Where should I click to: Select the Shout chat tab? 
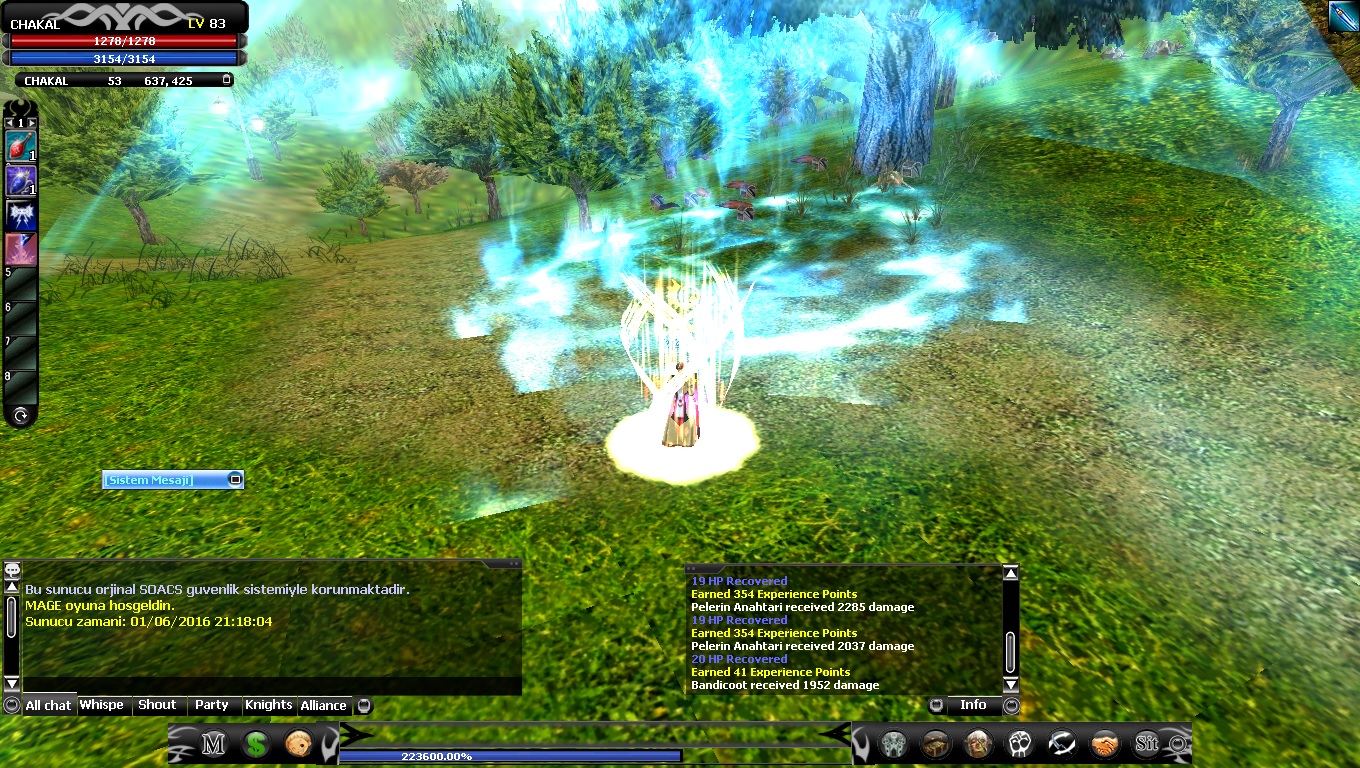click(157, 705)
